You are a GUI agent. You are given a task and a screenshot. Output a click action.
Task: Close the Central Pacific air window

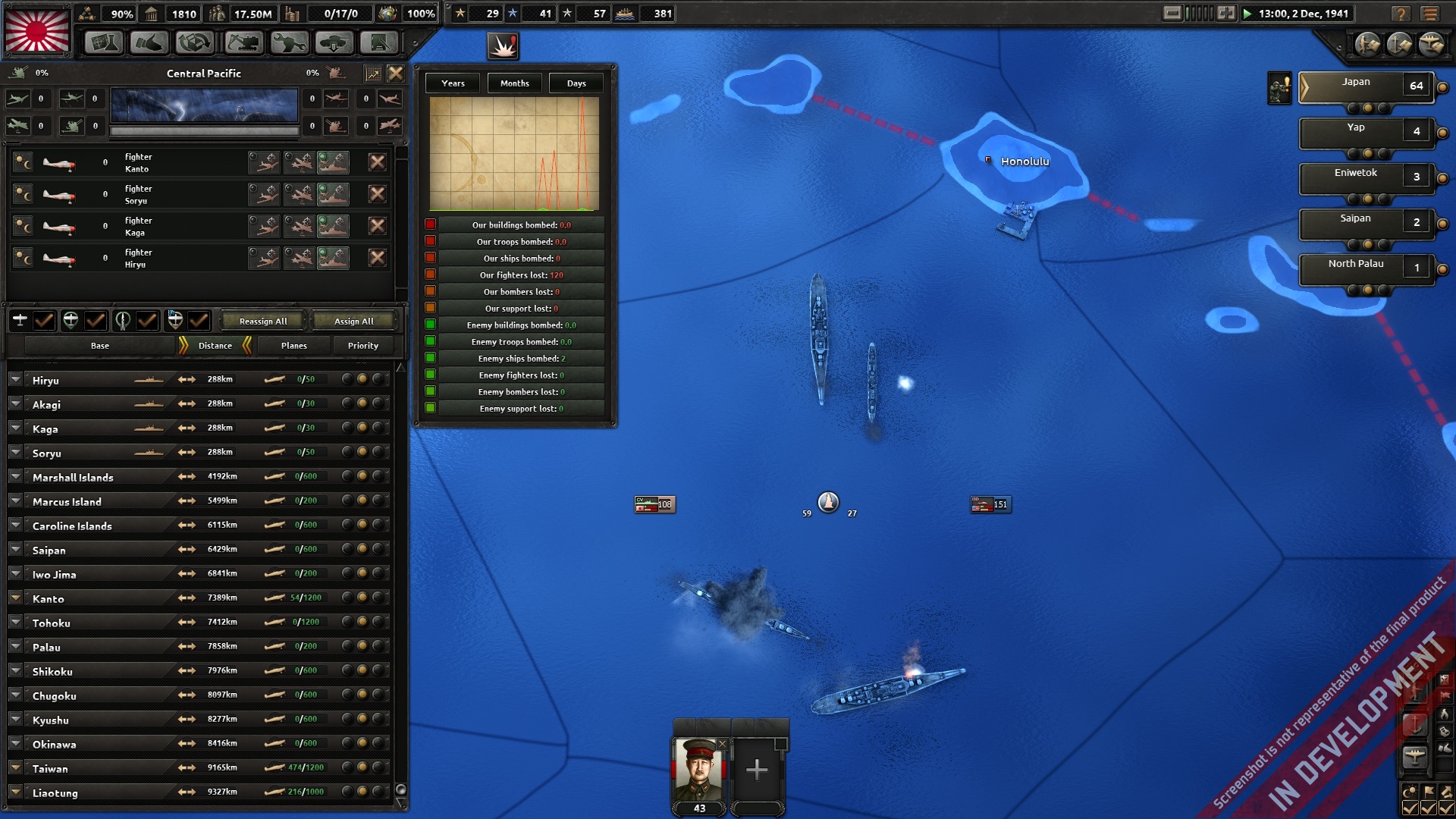pyautogui.click(x=396, y=73)
